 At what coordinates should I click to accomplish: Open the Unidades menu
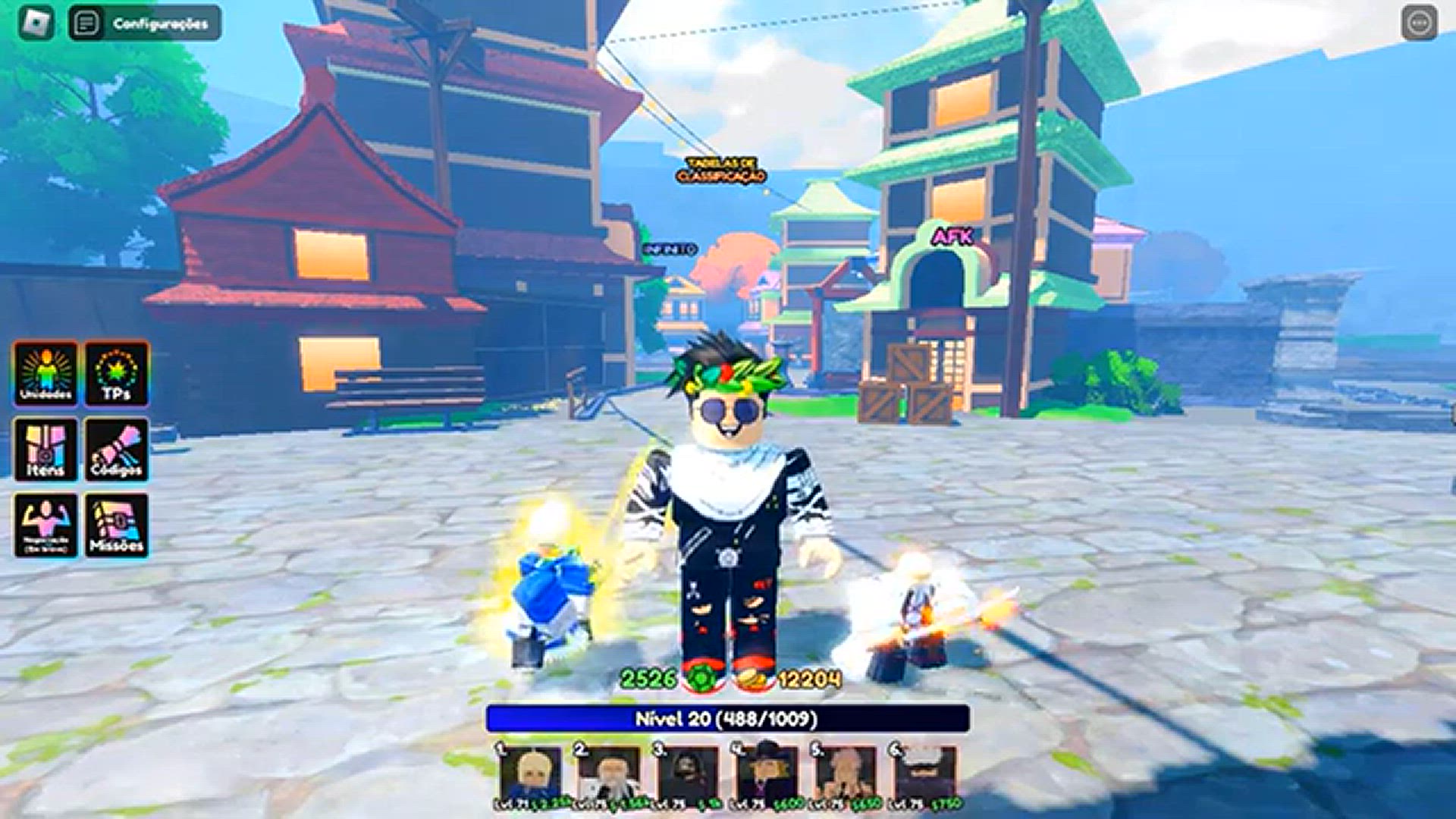[x=45, y=373]
